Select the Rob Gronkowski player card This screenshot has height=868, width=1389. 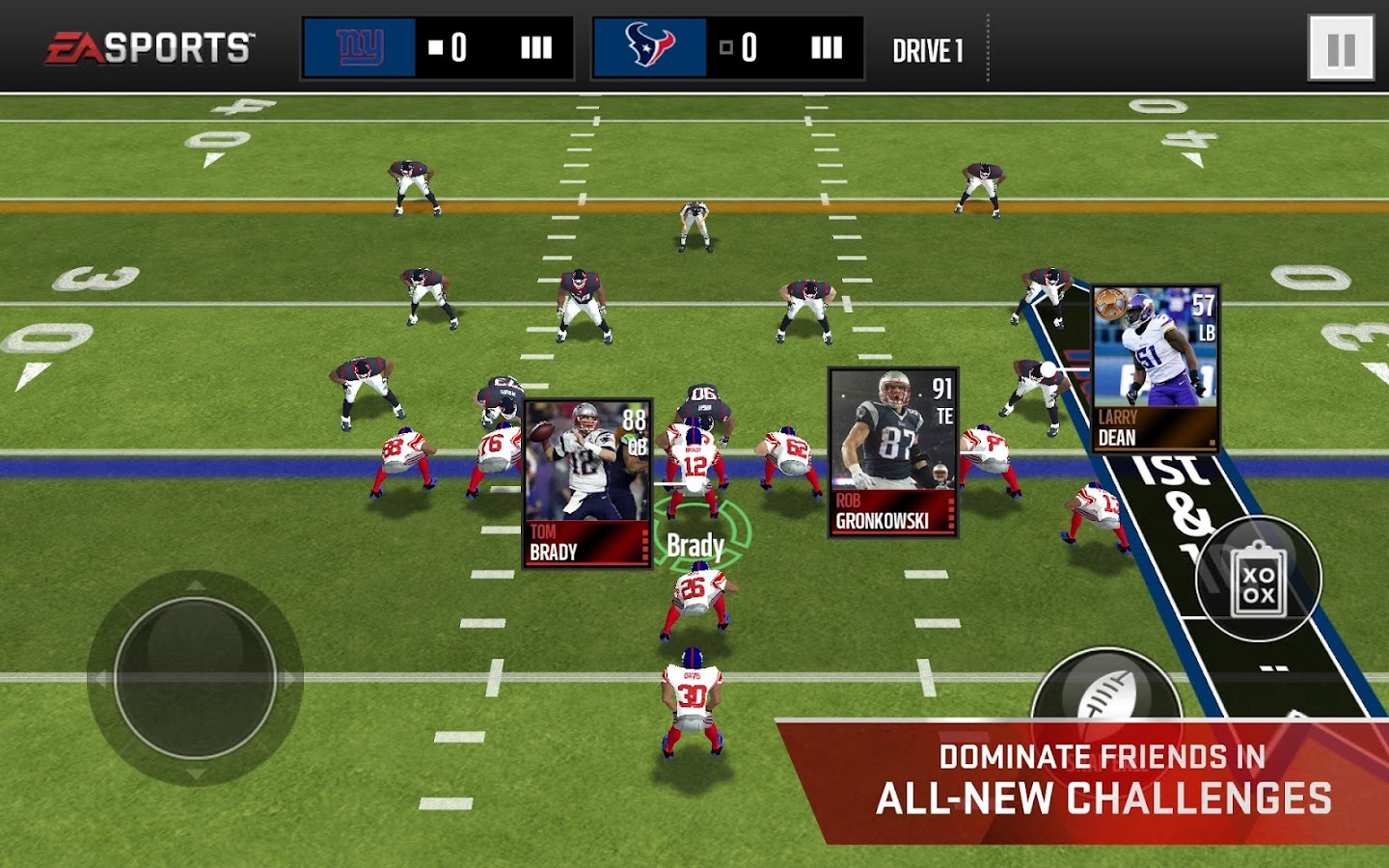coord(893,452)
